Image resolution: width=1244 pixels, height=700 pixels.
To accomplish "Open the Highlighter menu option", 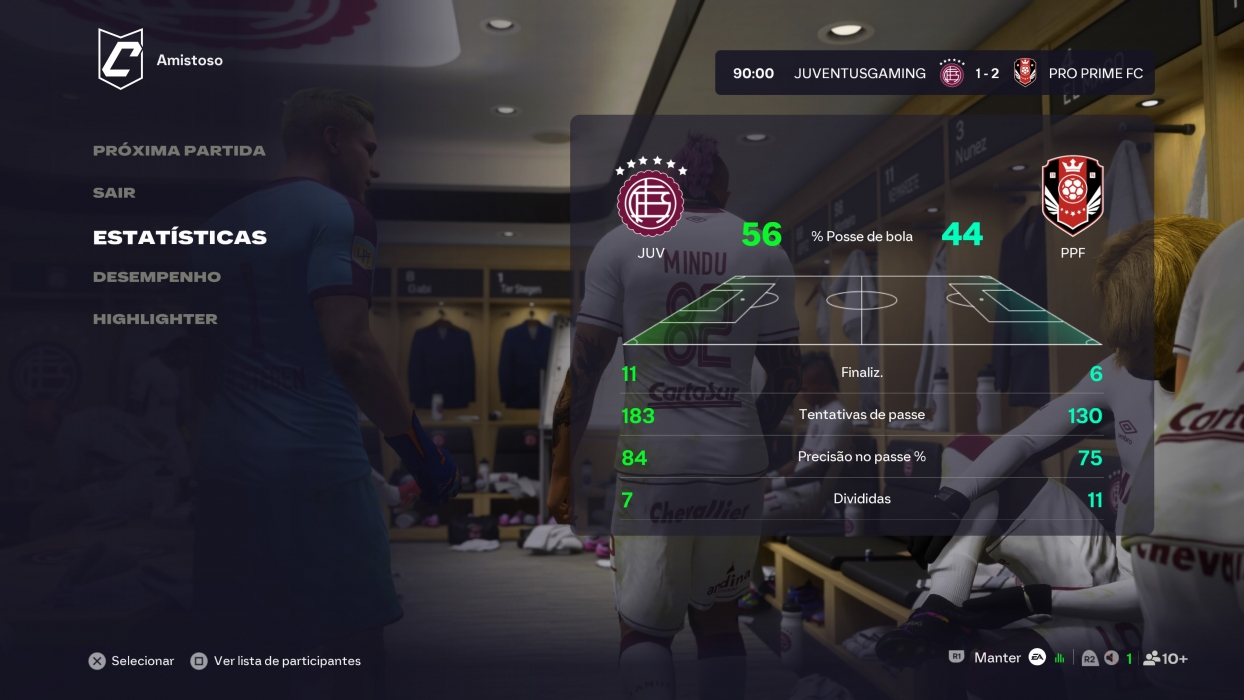I will pos(155,319).
